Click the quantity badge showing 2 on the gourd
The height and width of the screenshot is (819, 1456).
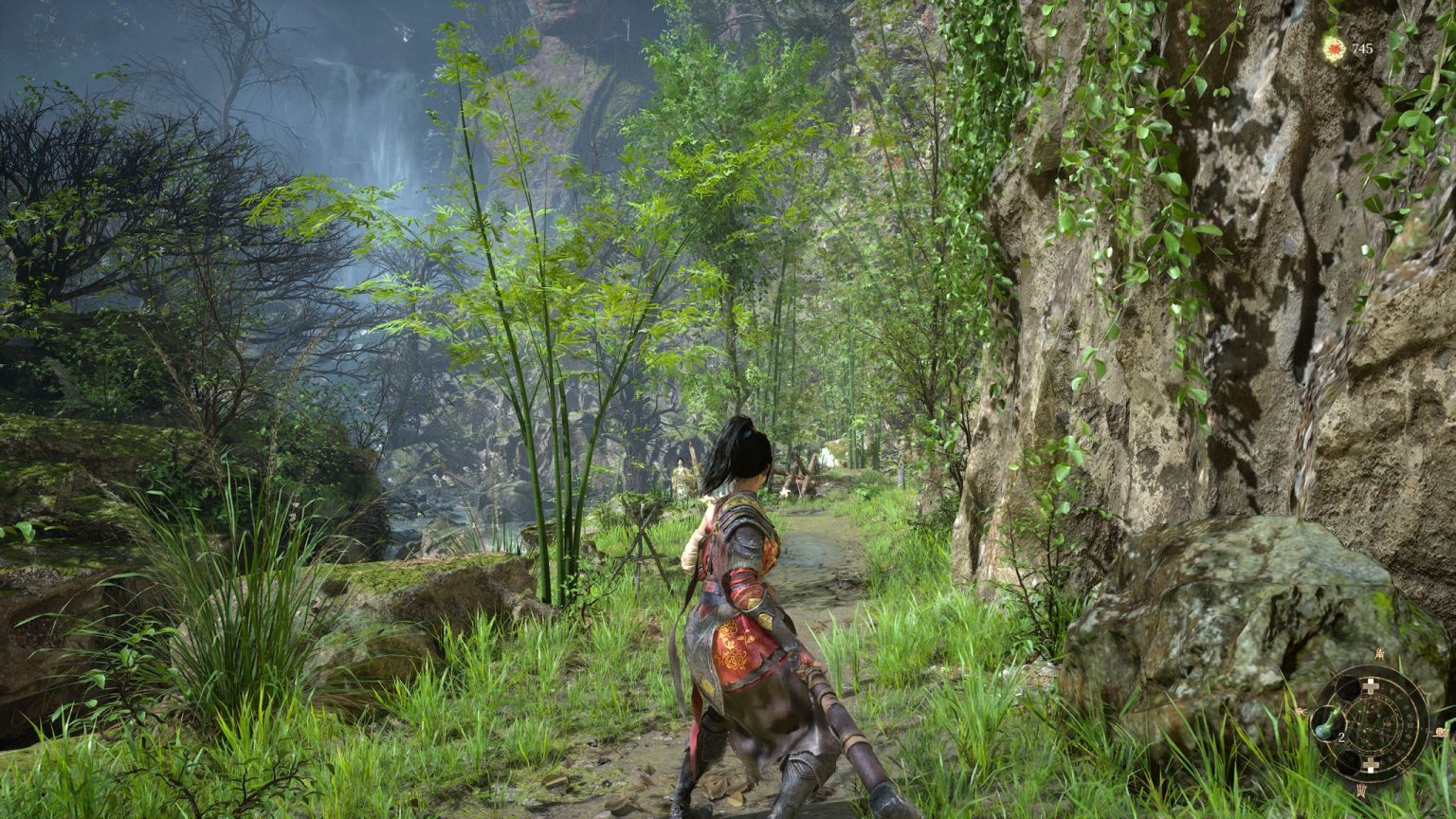click(x=1341, y=737)
